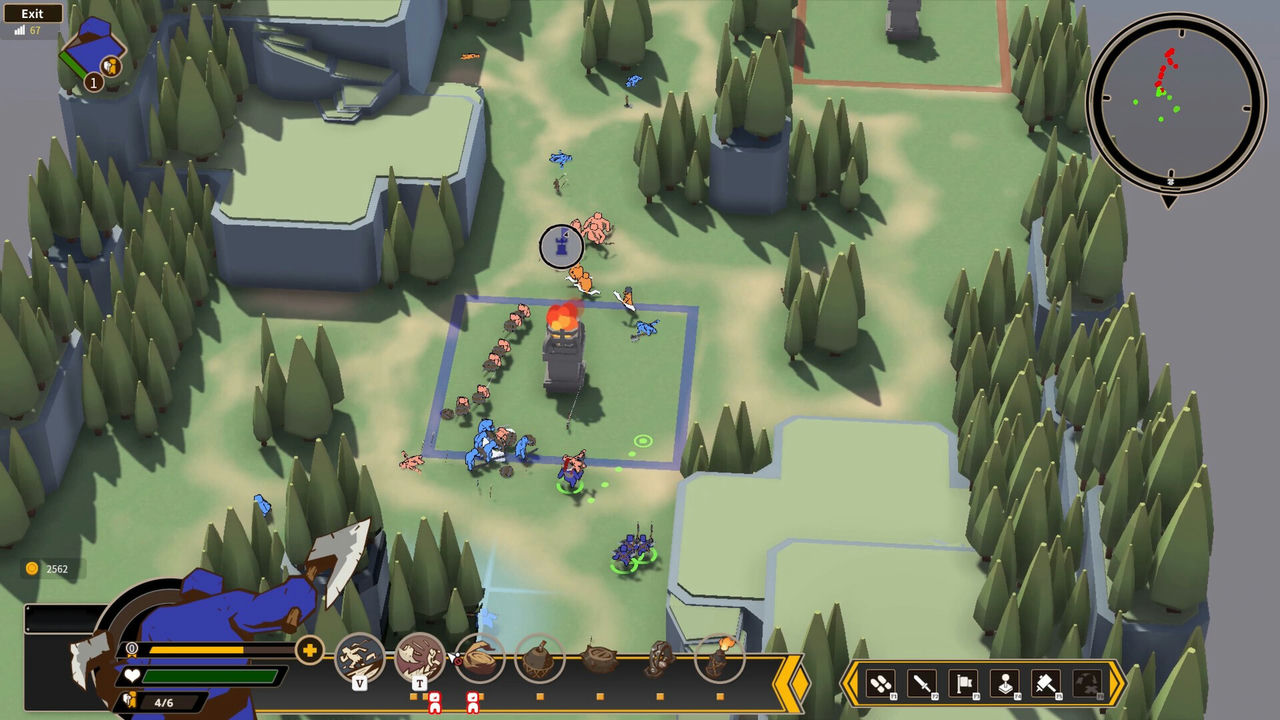
Task: Click the yellow plus button
Action: pyautogui.click(x=310, y=652)
